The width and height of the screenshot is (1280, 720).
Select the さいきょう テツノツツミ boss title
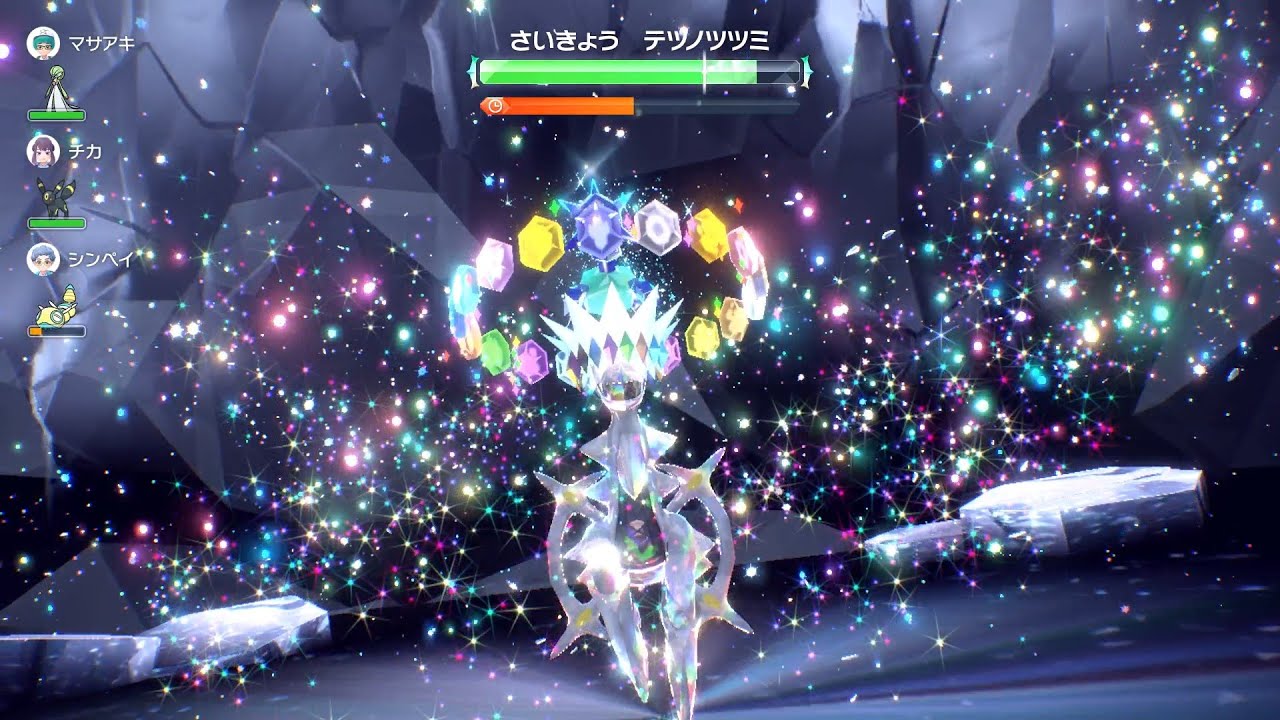point(638,39)
